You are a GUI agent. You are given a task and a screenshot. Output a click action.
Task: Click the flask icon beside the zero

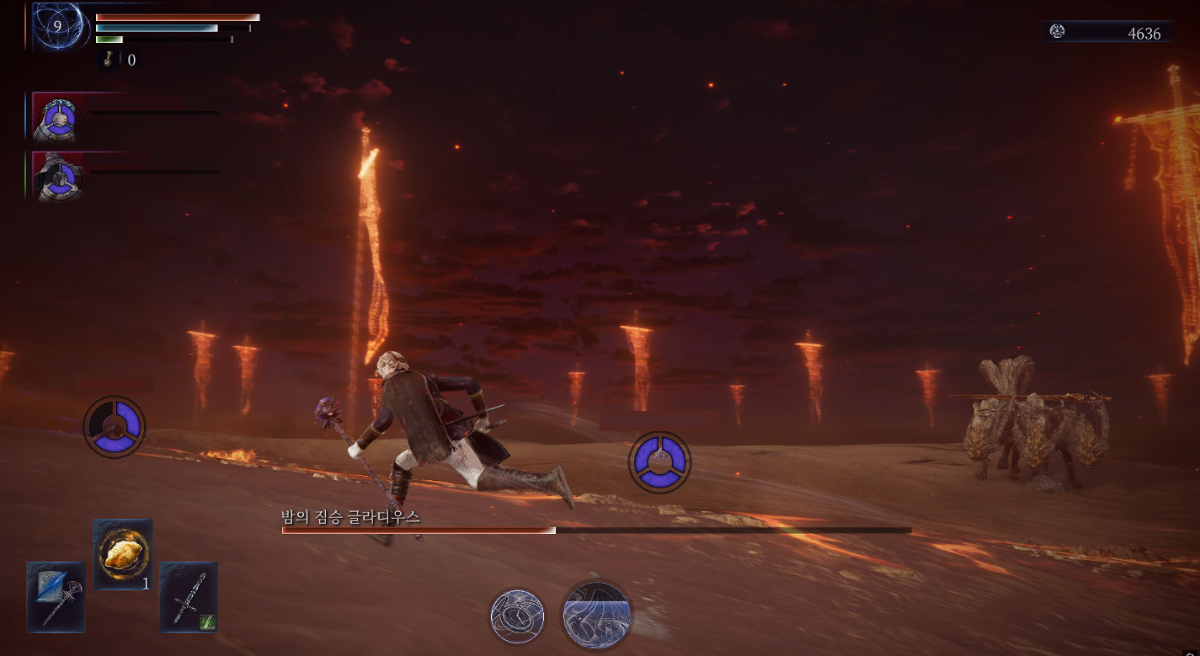coord(109,60)
